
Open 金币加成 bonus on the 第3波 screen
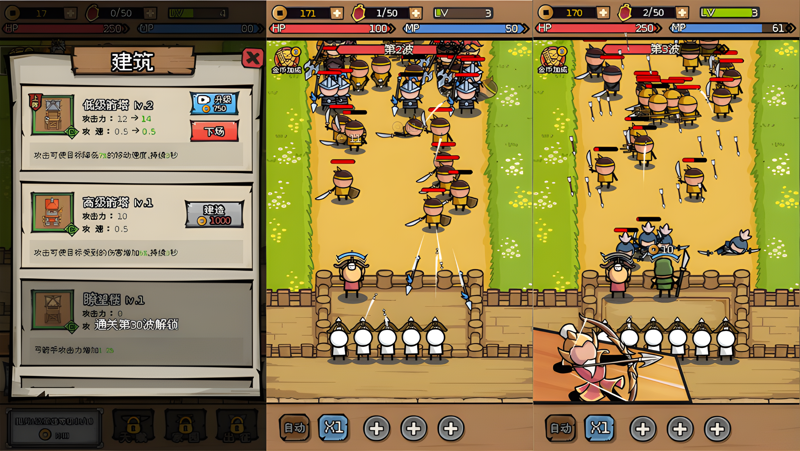pyautogui.click(x=554, y=60)
